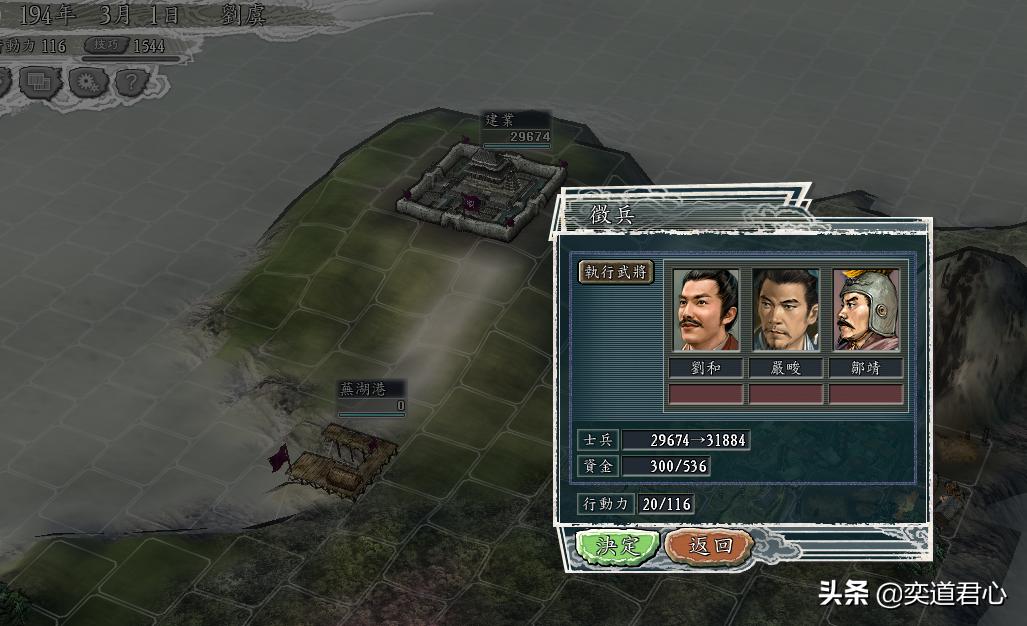Show help via the question mark icon
The width and height of the screenshot is (1027, 626).
[131, 81]
